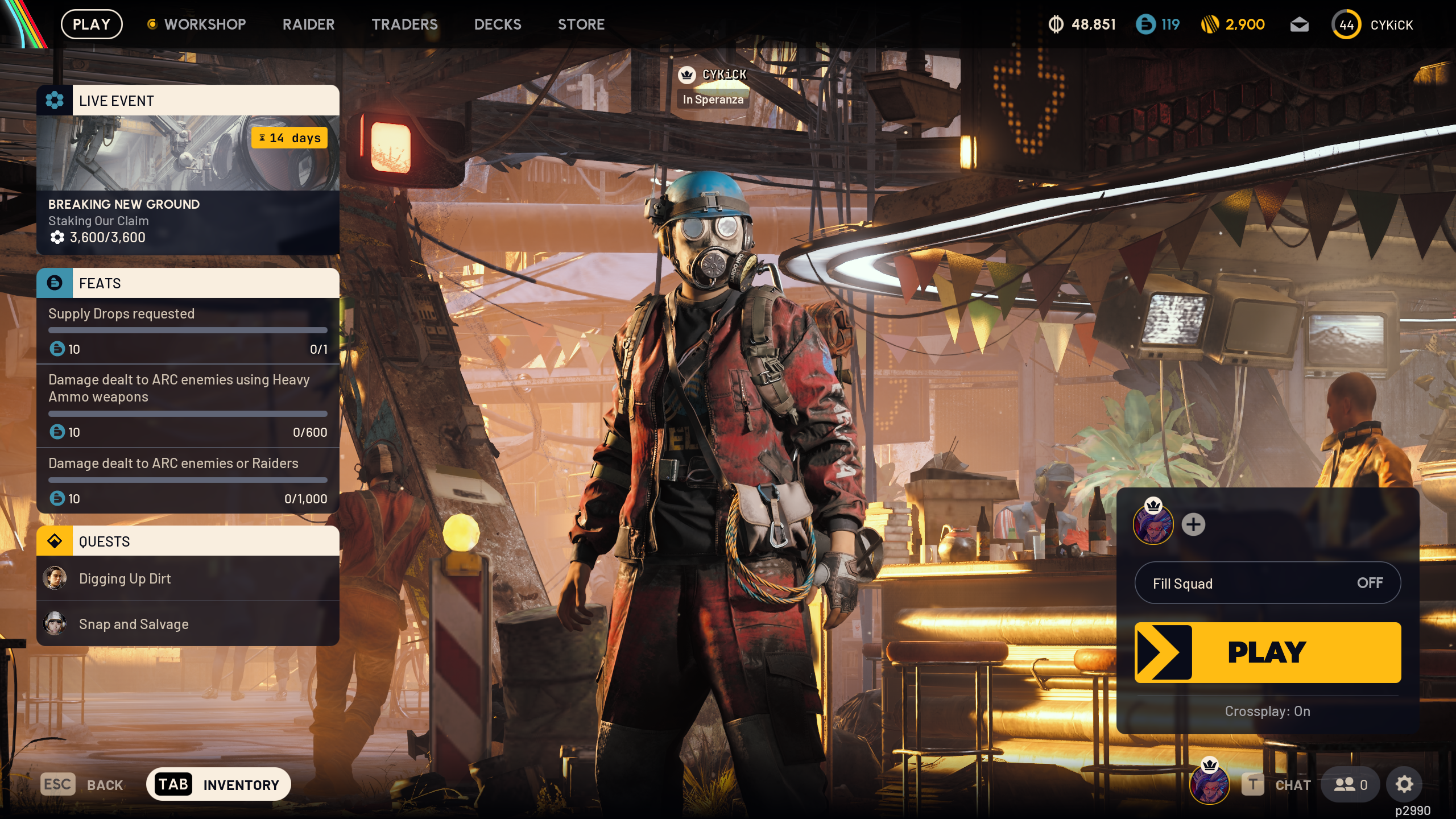Open the friends list counter

click(1350, 785)
